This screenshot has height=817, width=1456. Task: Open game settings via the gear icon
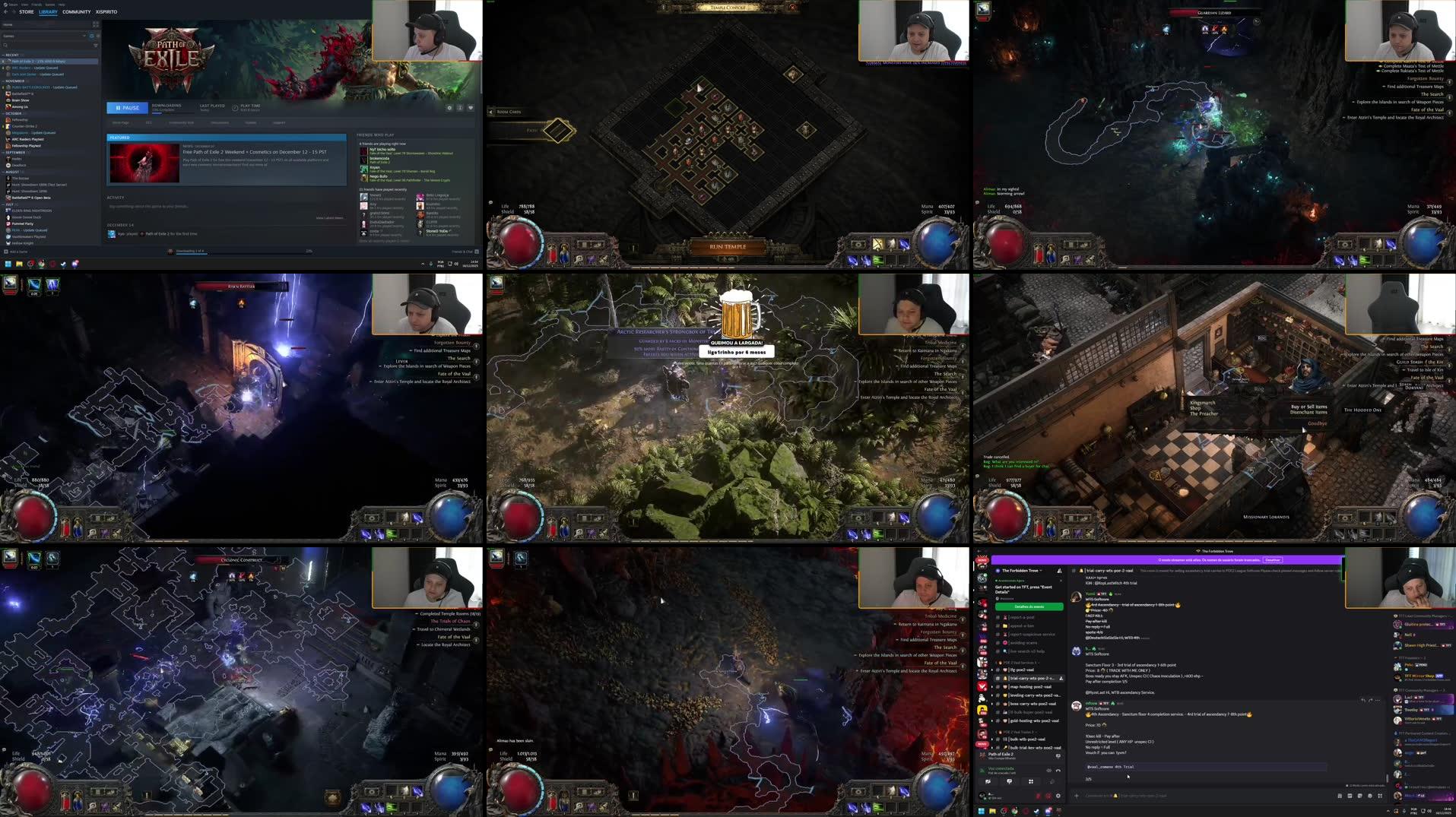pos(449,107)
